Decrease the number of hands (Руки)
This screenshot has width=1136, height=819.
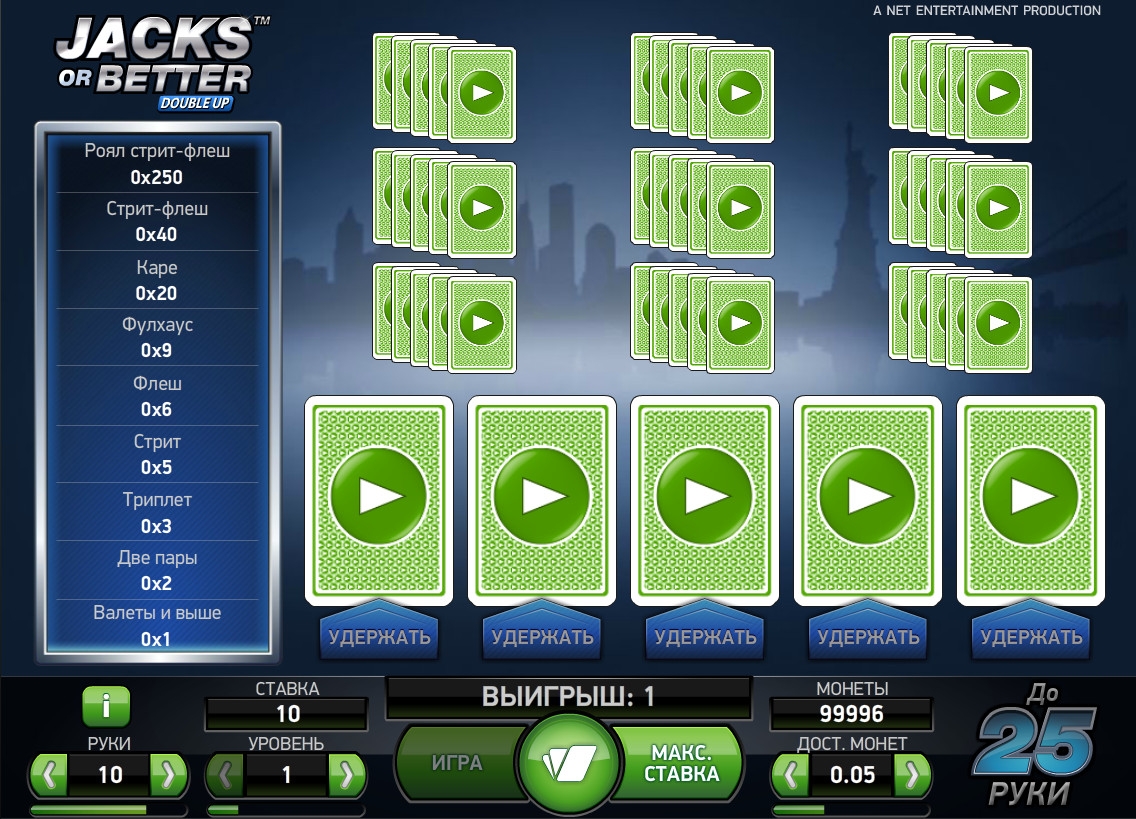tap(50, 774)
